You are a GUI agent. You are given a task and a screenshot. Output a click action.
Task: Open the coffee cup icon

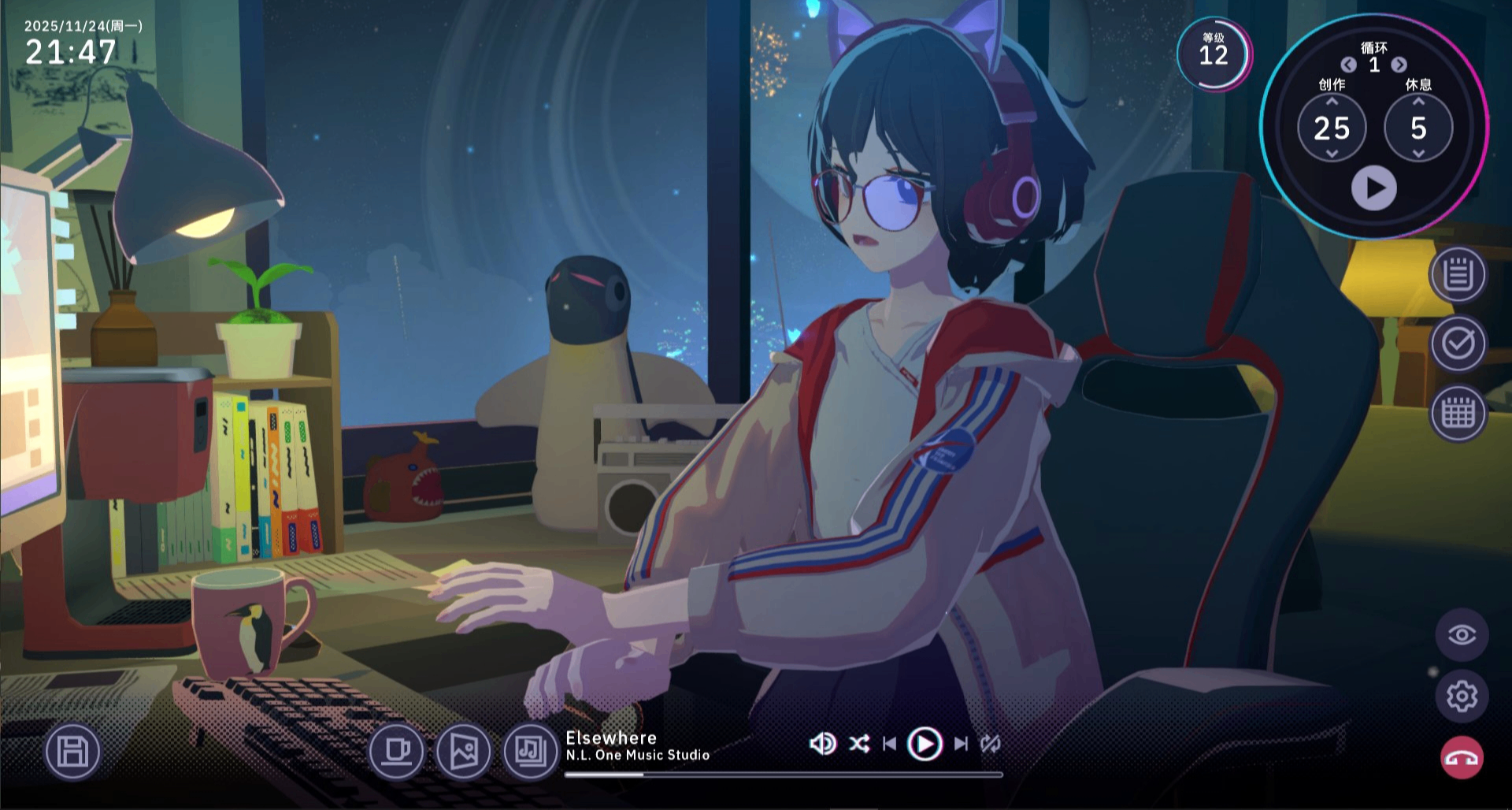[396, 751]
